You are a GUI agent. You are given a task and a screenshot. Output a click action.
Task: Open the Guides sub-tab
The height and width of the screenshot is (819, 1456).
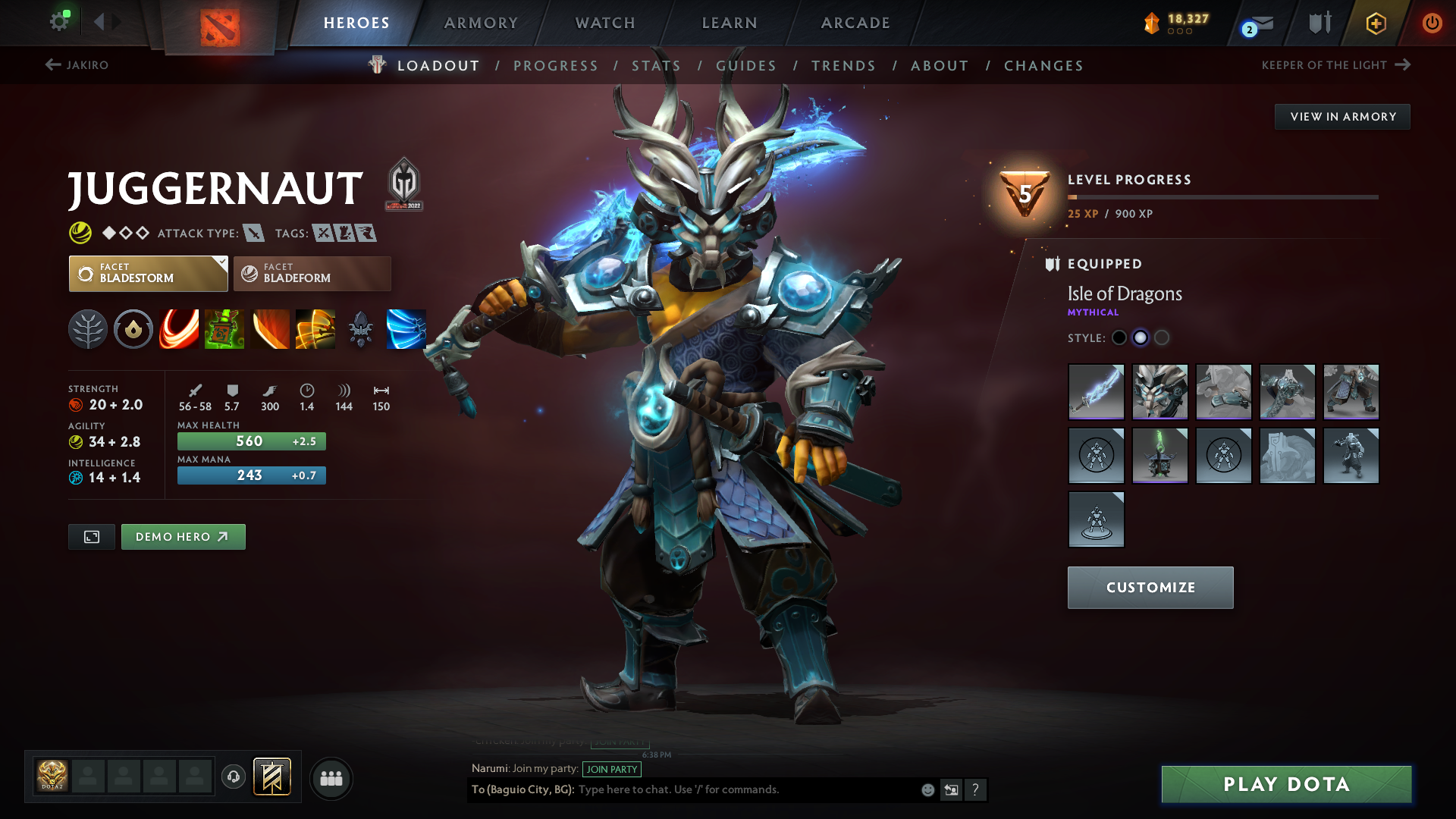point(746,66)
